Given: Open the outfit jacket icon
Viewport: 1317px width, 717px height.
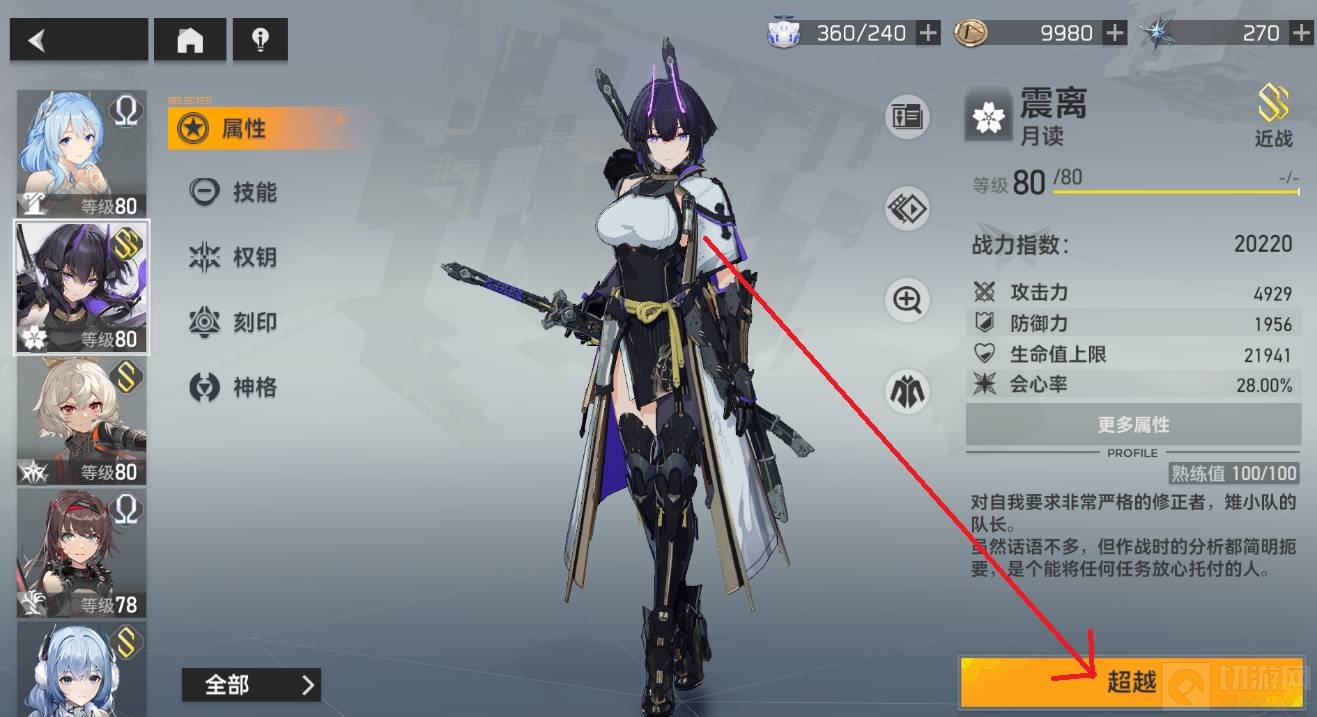Looking at the screenshot, I should [x=907, y=391].
